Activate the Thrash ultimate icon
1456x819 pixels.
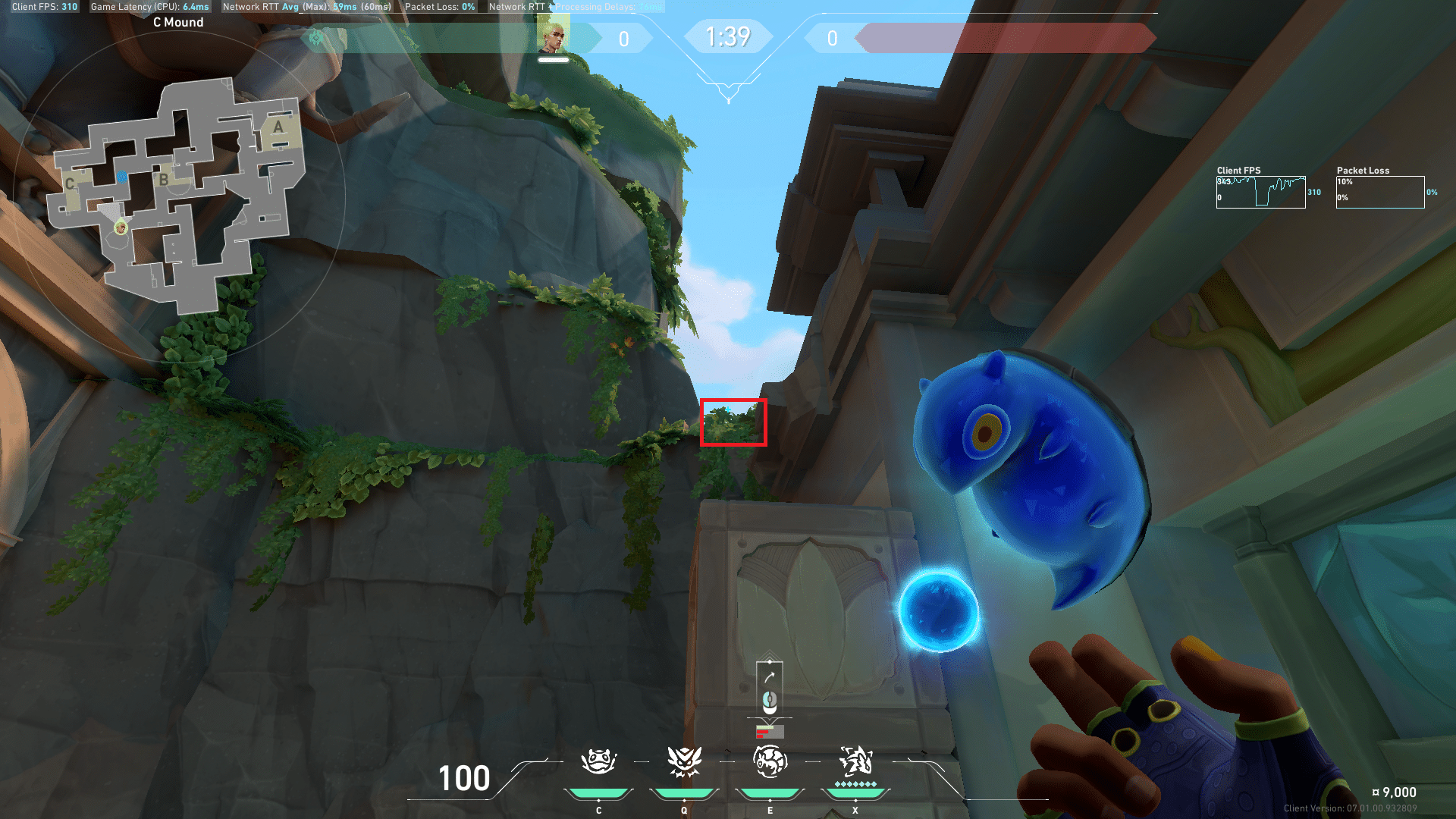[855, 760]
